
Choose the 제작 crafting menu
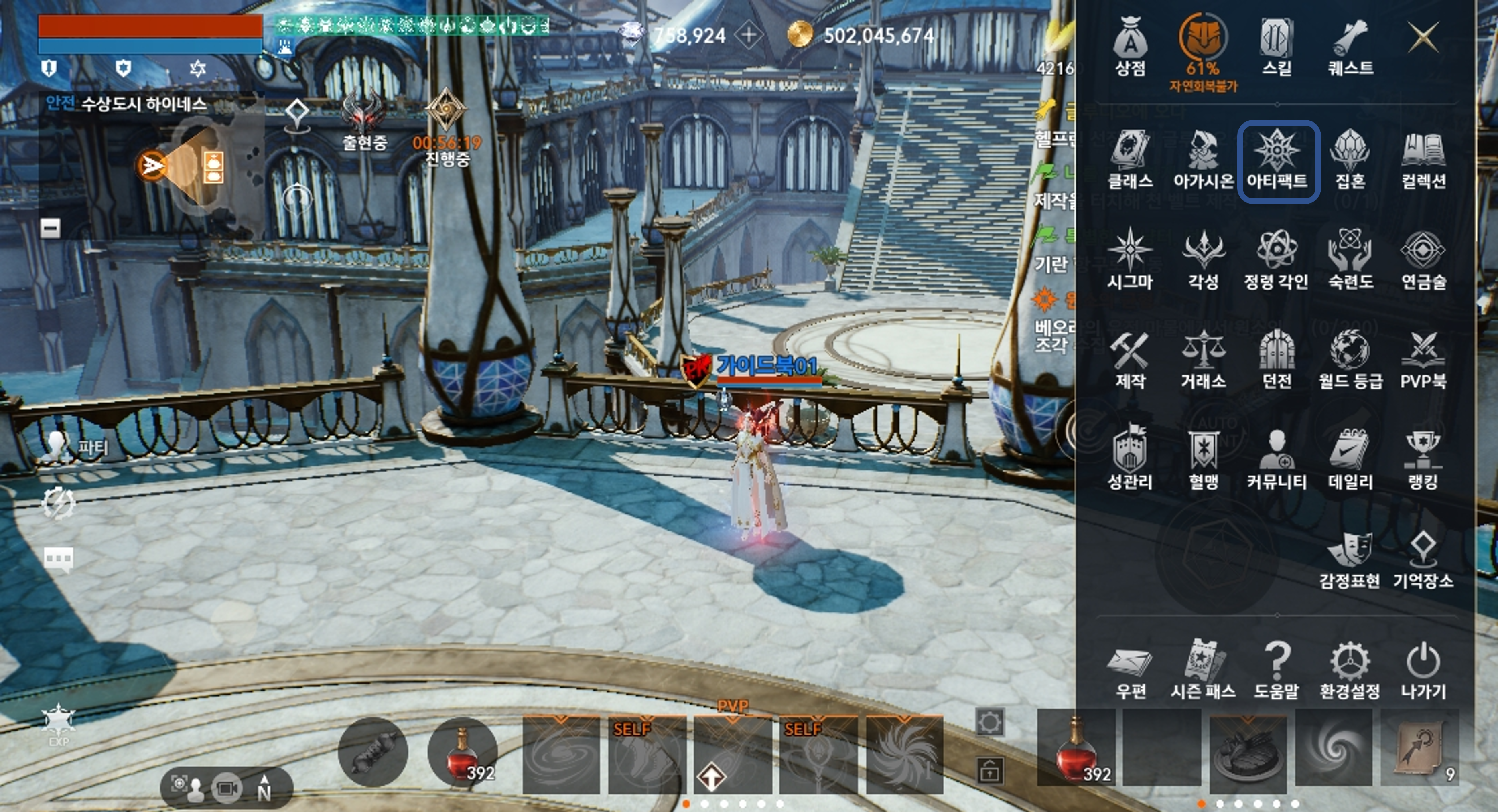(1130, 360)
